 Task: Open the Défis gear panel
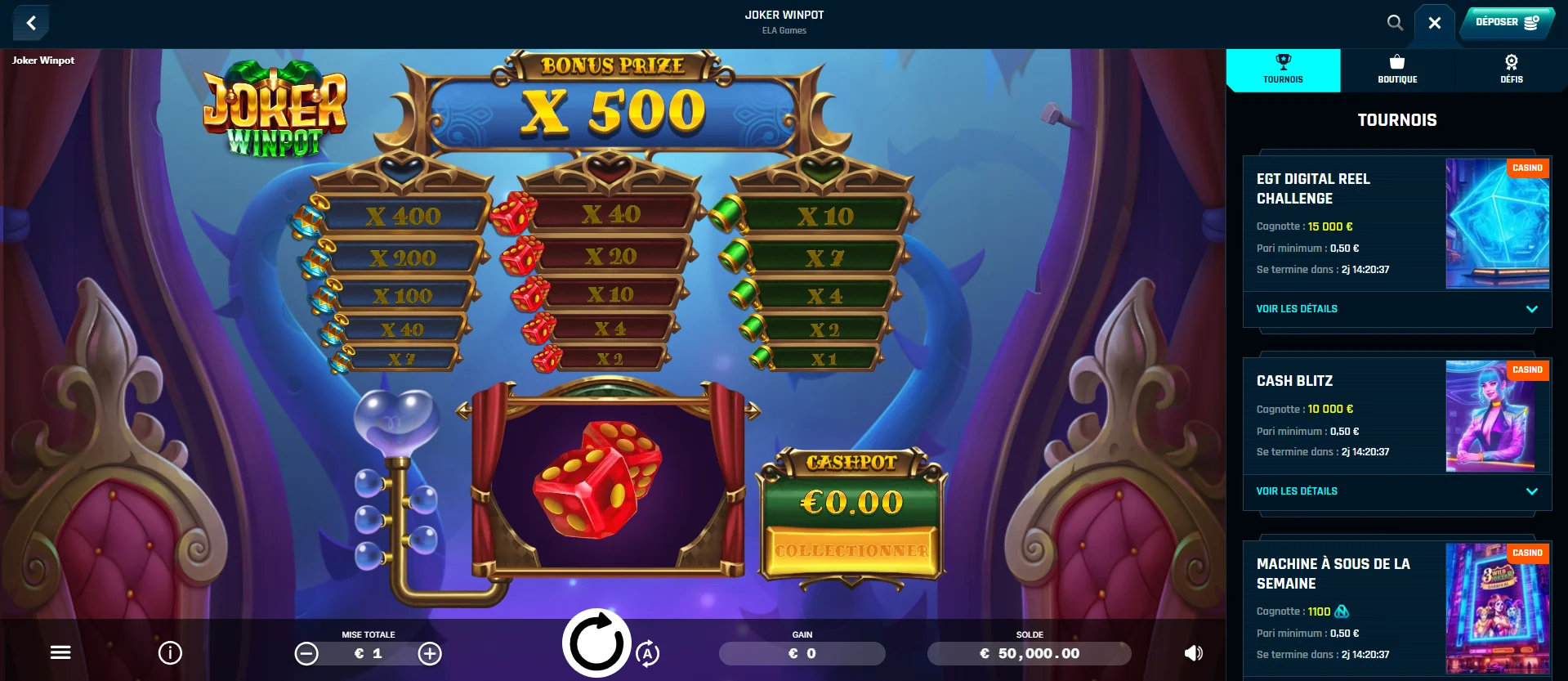click(x=1512, y=69)
